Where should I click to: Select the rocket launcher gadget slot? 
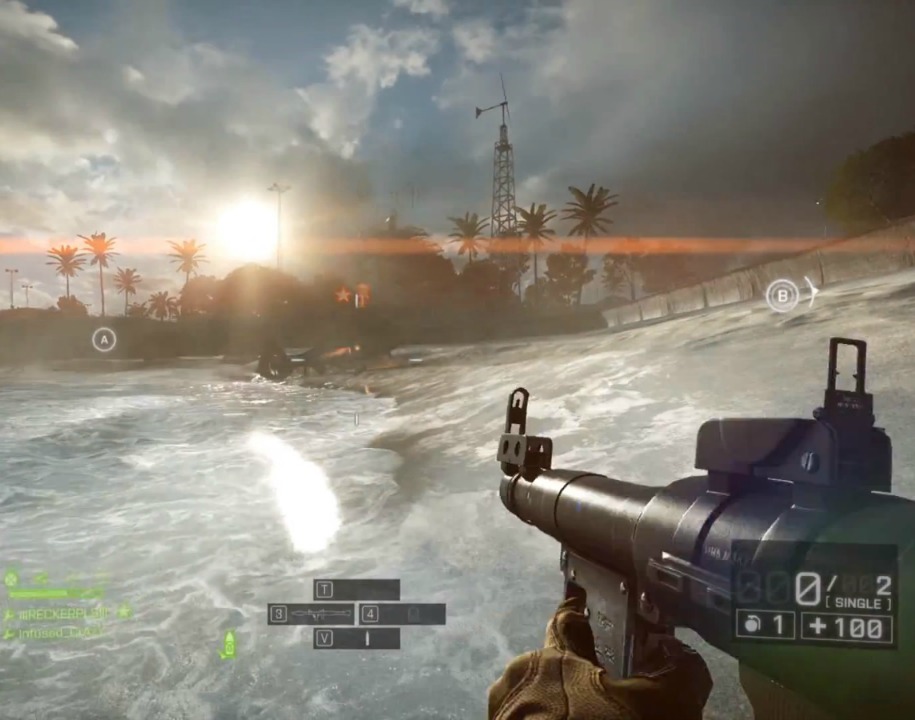(311, 614)
